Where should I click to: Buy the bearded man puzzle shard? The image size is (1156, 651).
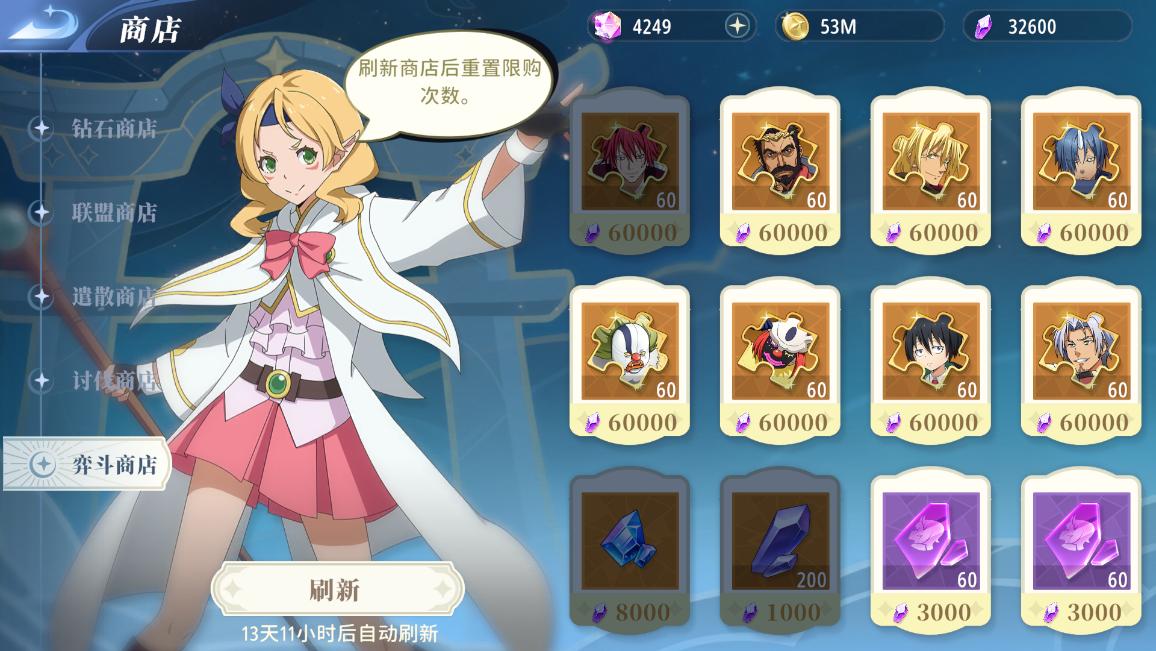tap(780, 172)
